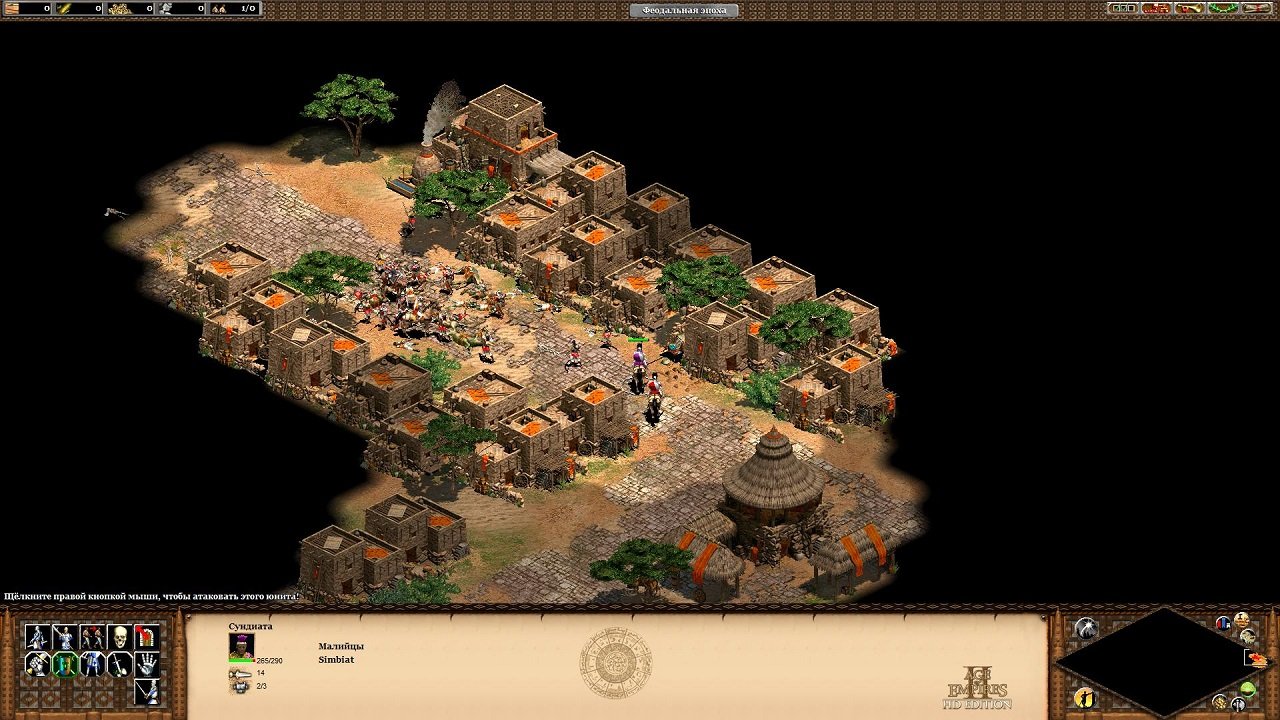Click the Феодальная эпоха age banner
The height and width of the screenshot is (720, 1280).
(x=683, y=10)
